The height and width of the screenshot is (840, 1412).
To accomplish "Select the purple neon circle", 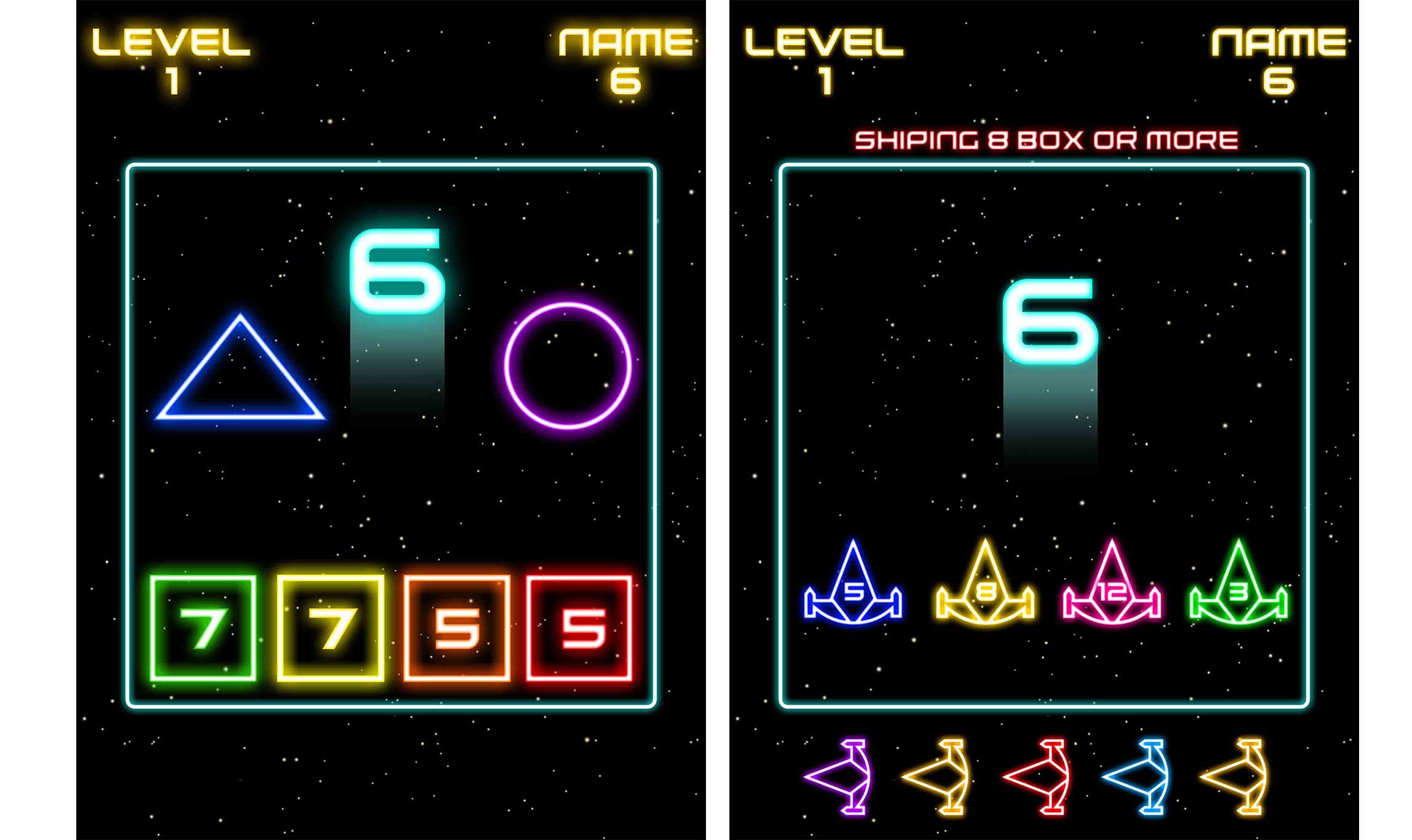I will (568, 365).
